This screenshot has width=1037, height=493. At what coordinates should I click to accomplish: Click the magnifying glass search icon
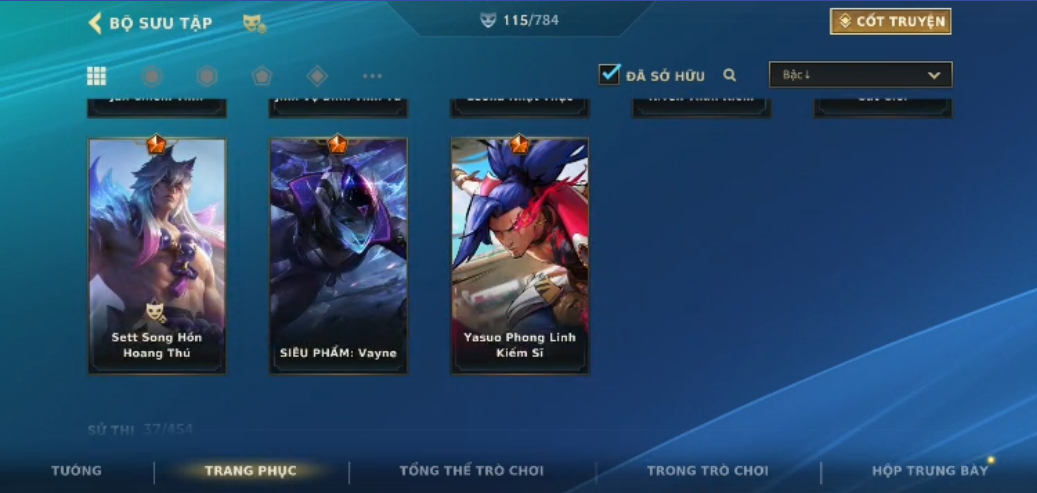pos(730,75)
